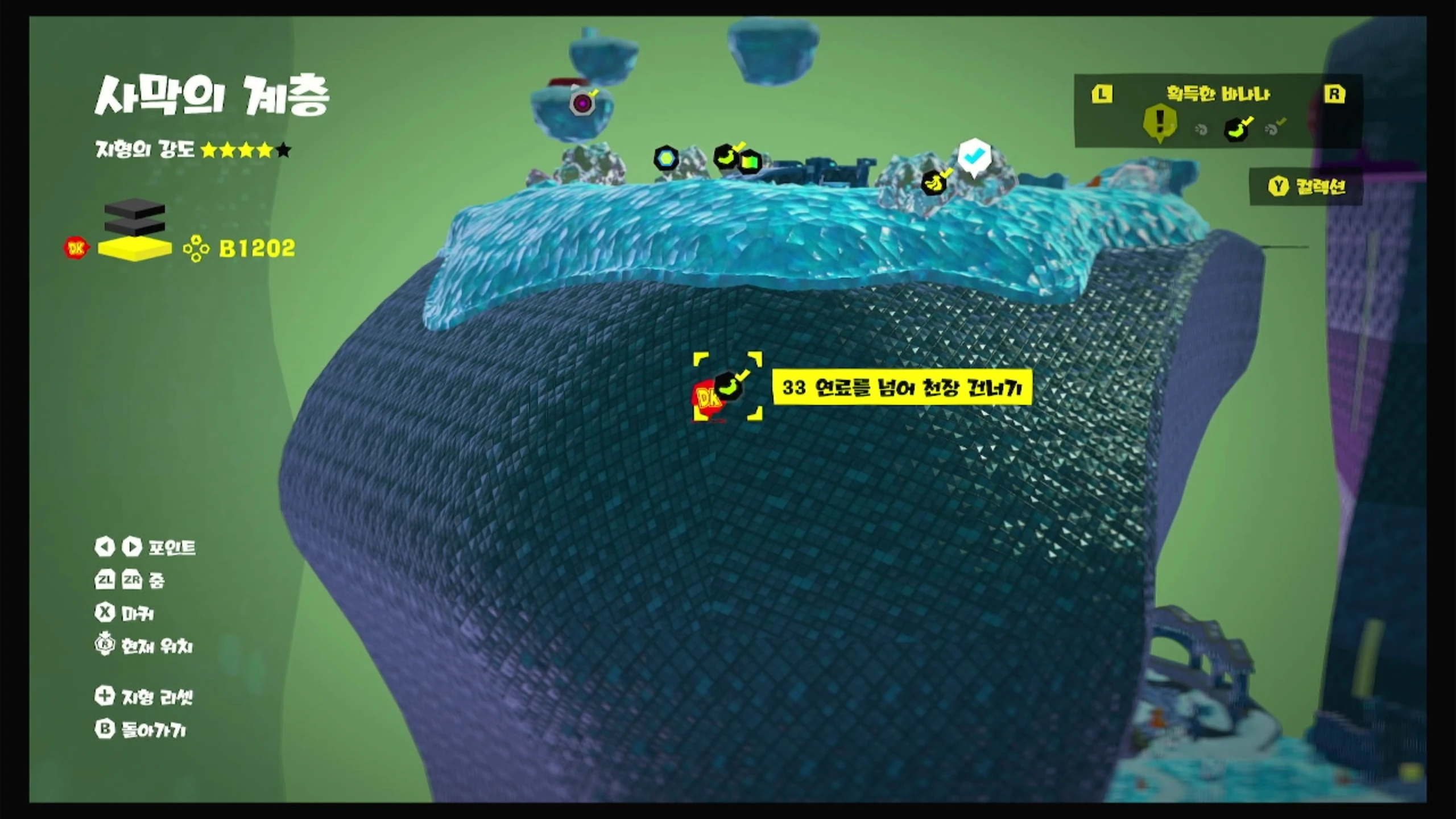Click the purple target marker on the floating island
This screenshot has height=819, width=1456.
(582, 104)
